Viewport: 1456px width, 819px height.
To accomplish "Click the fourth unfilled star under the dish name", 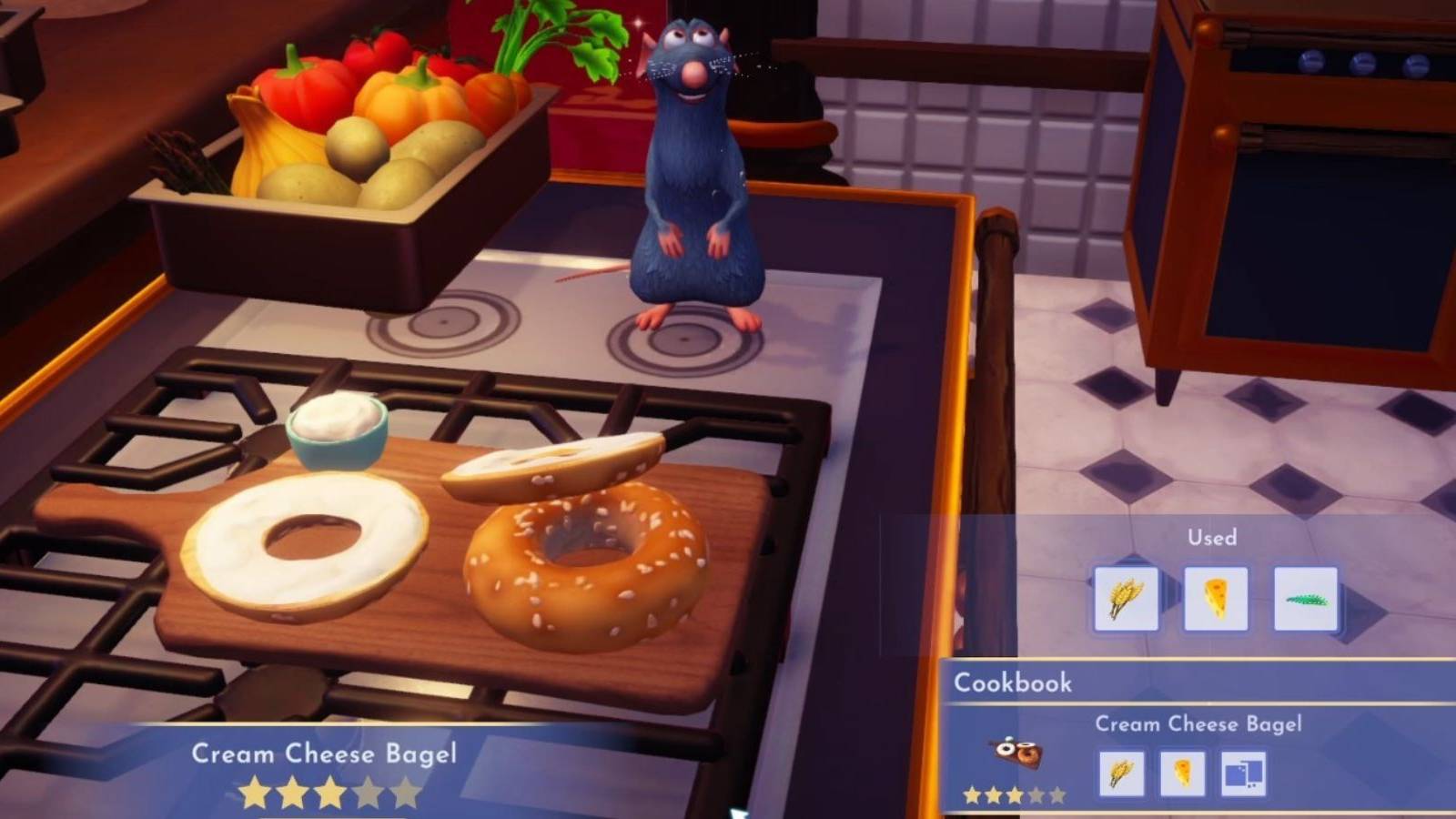I will (x=369, y=792).
